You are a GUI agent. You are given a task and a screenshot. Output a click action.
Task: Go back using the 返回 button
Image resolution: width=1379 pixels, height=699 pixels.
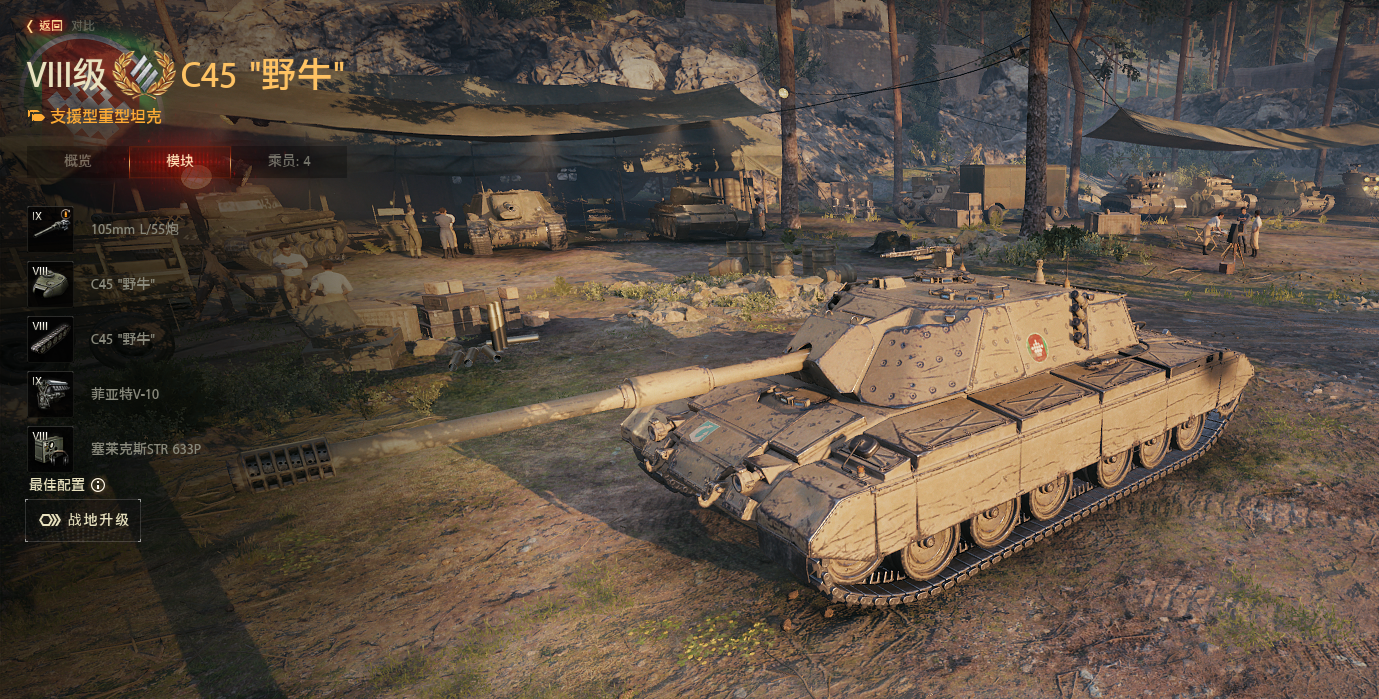[x=45, y=26]
